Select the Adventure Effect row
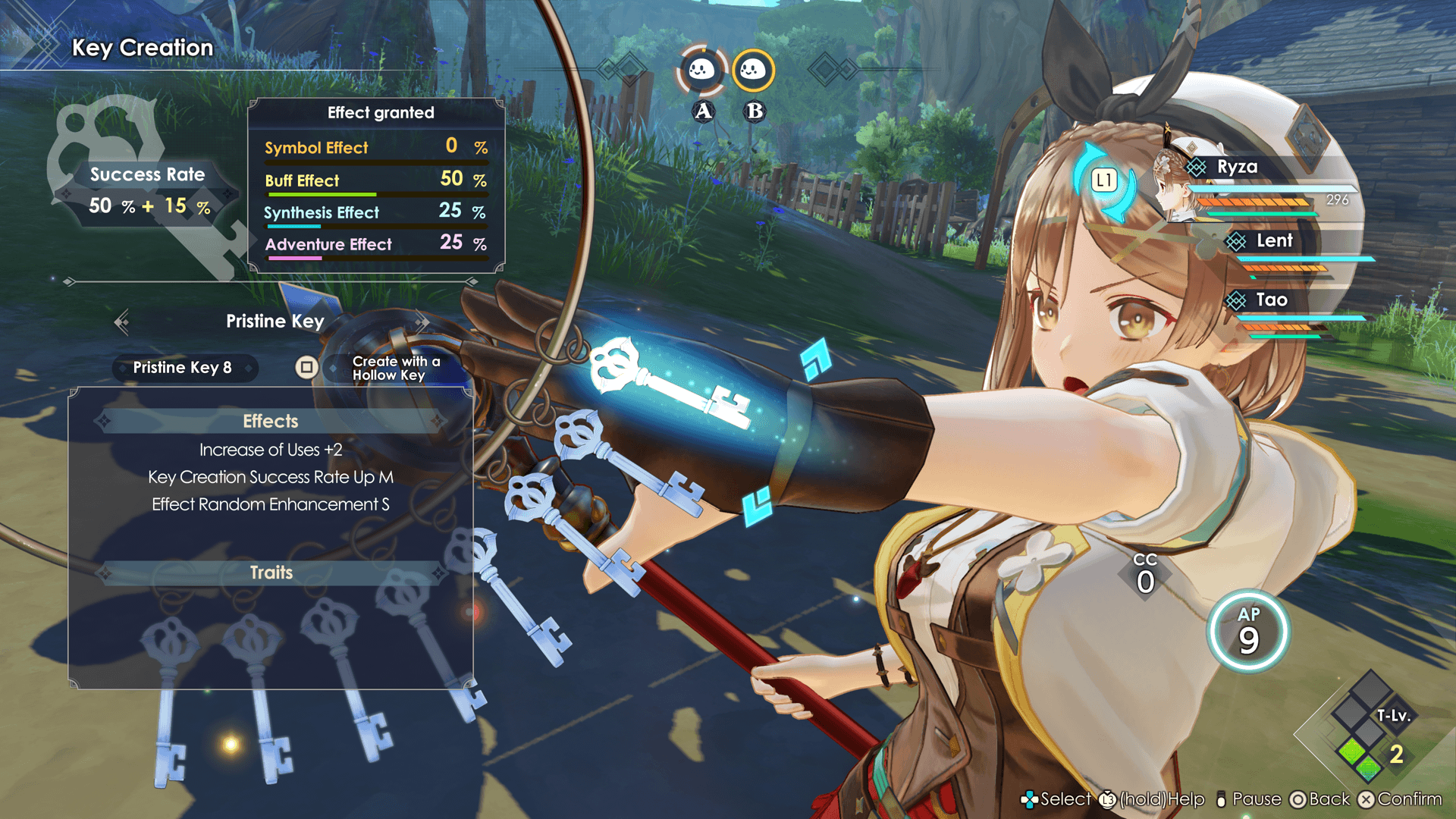 click(x=375, y=244)
